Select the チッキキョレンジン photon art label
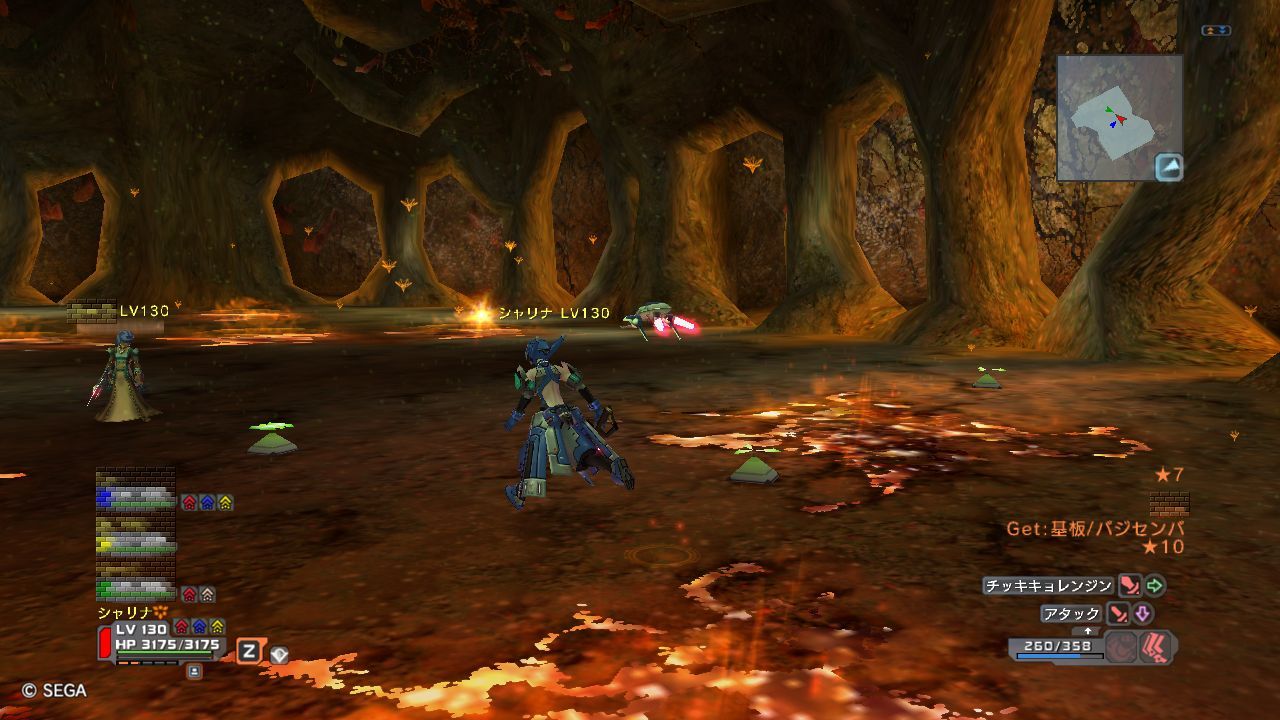The image size is (1280, 720). click(x=1048, y=586)
